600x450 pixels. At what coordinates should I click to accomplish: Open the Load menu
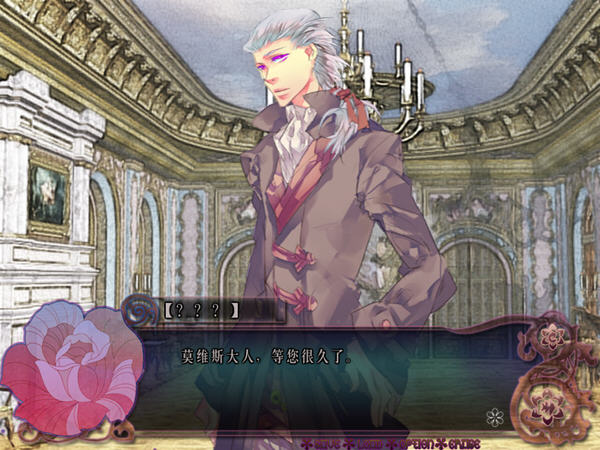(370, 443)
